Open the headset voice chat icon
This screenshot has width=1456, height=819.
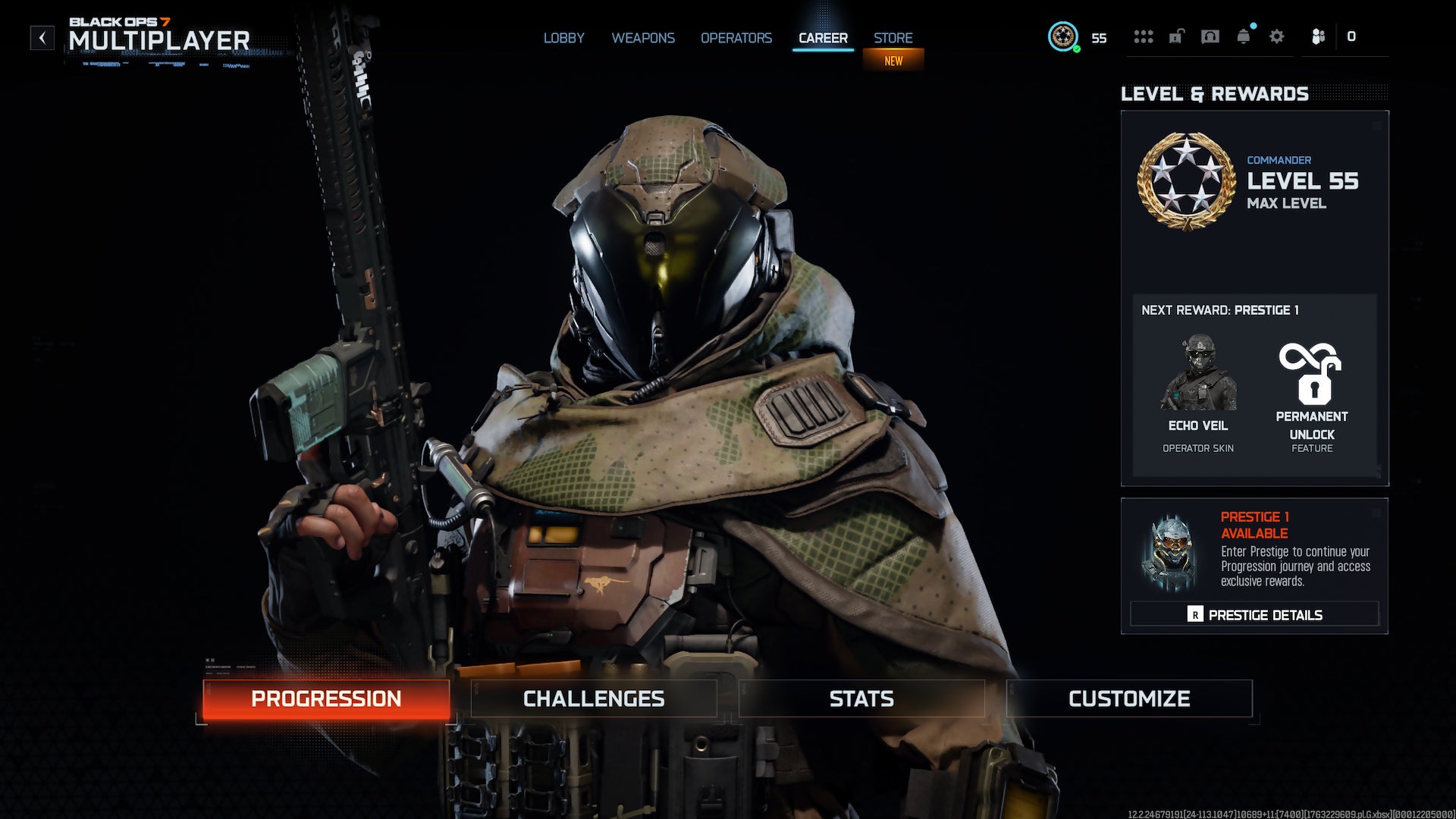(1210, 36)
